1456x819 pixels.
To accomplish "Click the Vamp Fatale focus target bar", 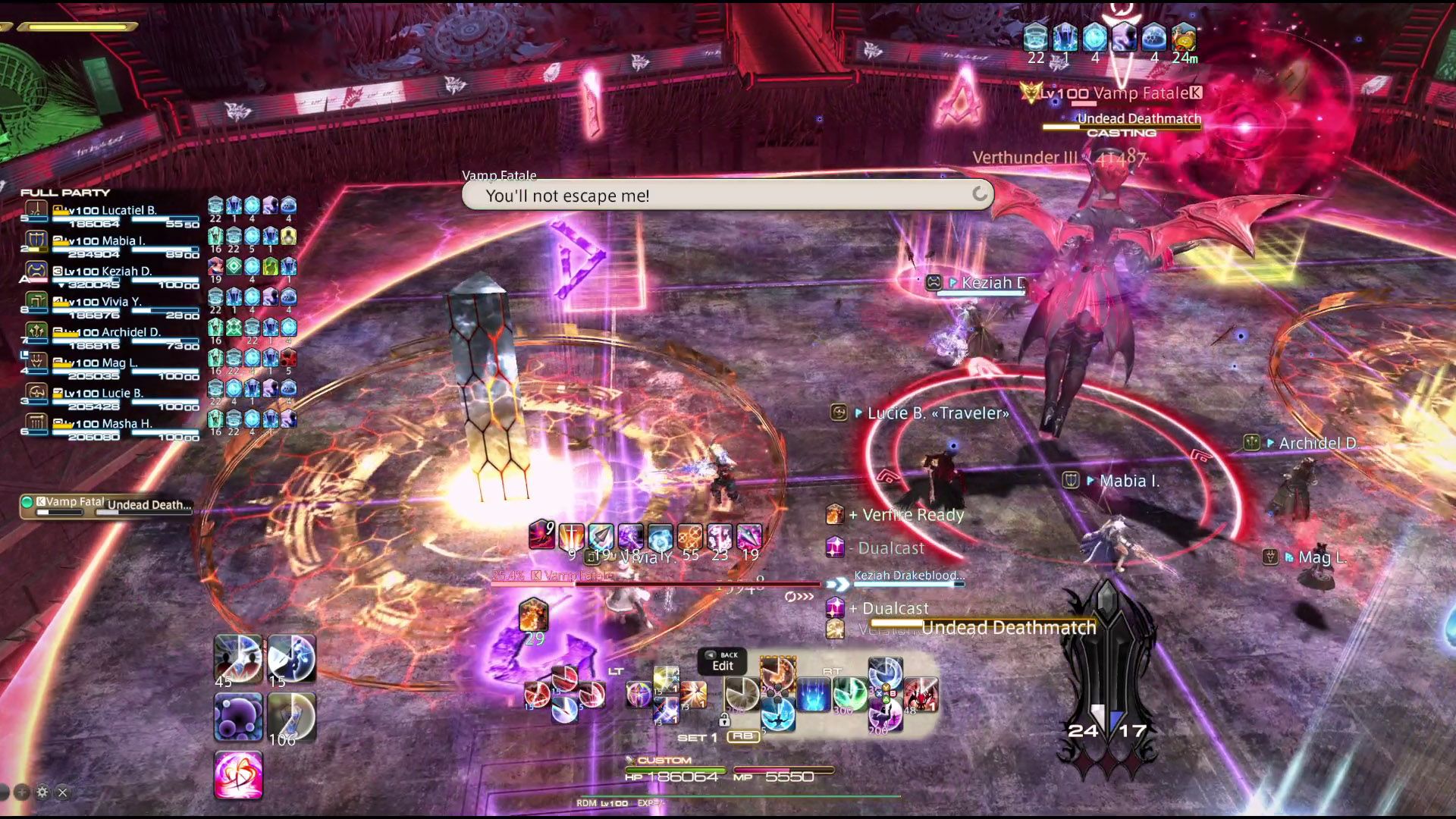I will (106, 505).
